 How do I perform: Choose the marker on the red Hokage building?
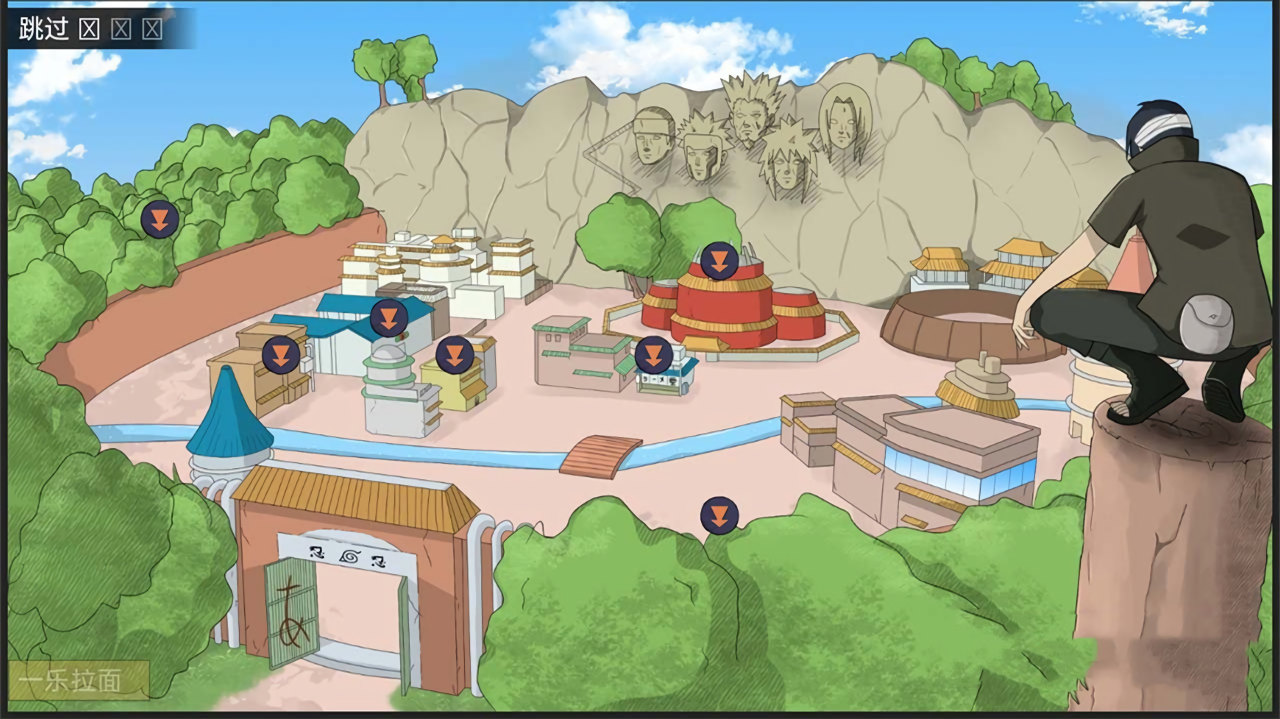[719, 261]
